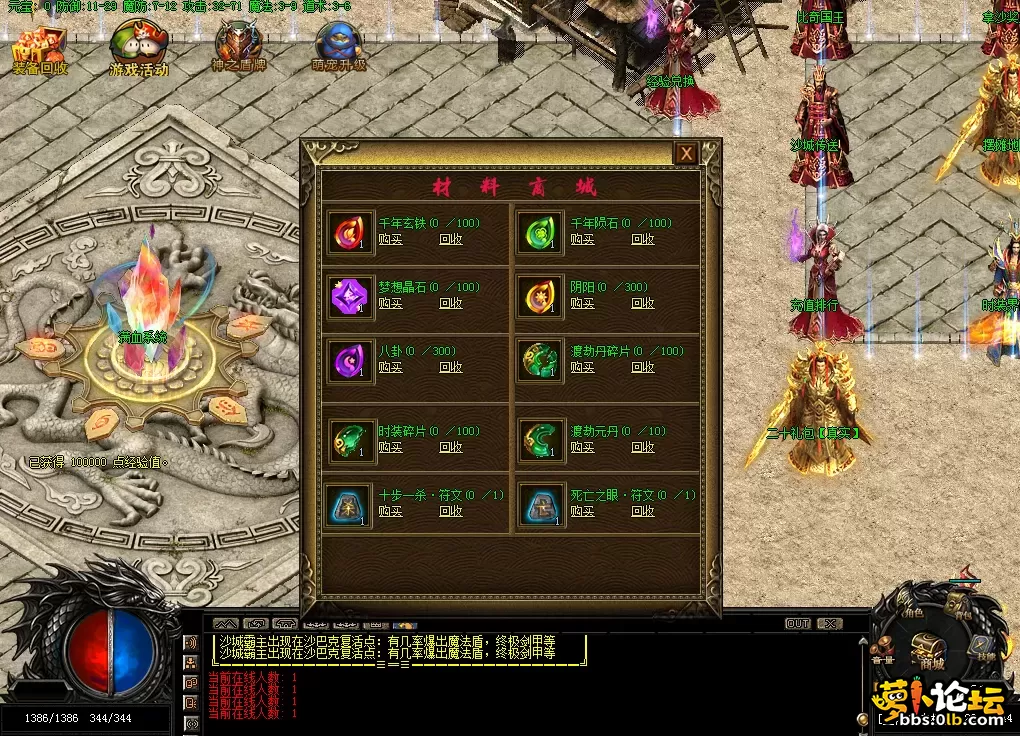Open the 游戏活动 events icon
Image resolution: width=1020 pixels, height=736 pixels.
[x=138, y=50]
